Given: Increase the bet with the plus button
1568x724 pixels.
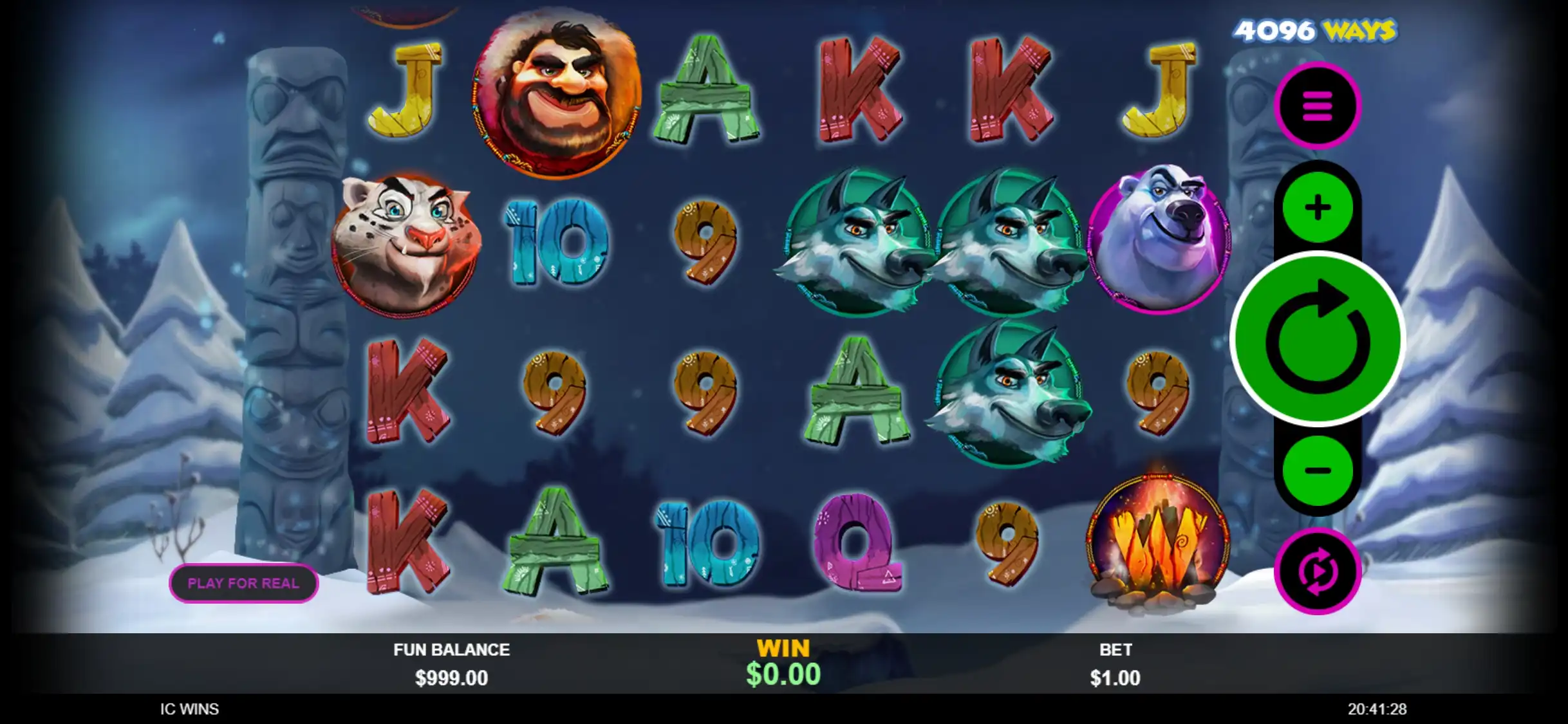Looking at the screenshot, I should pyautogui.click(x=1318, y=207).
